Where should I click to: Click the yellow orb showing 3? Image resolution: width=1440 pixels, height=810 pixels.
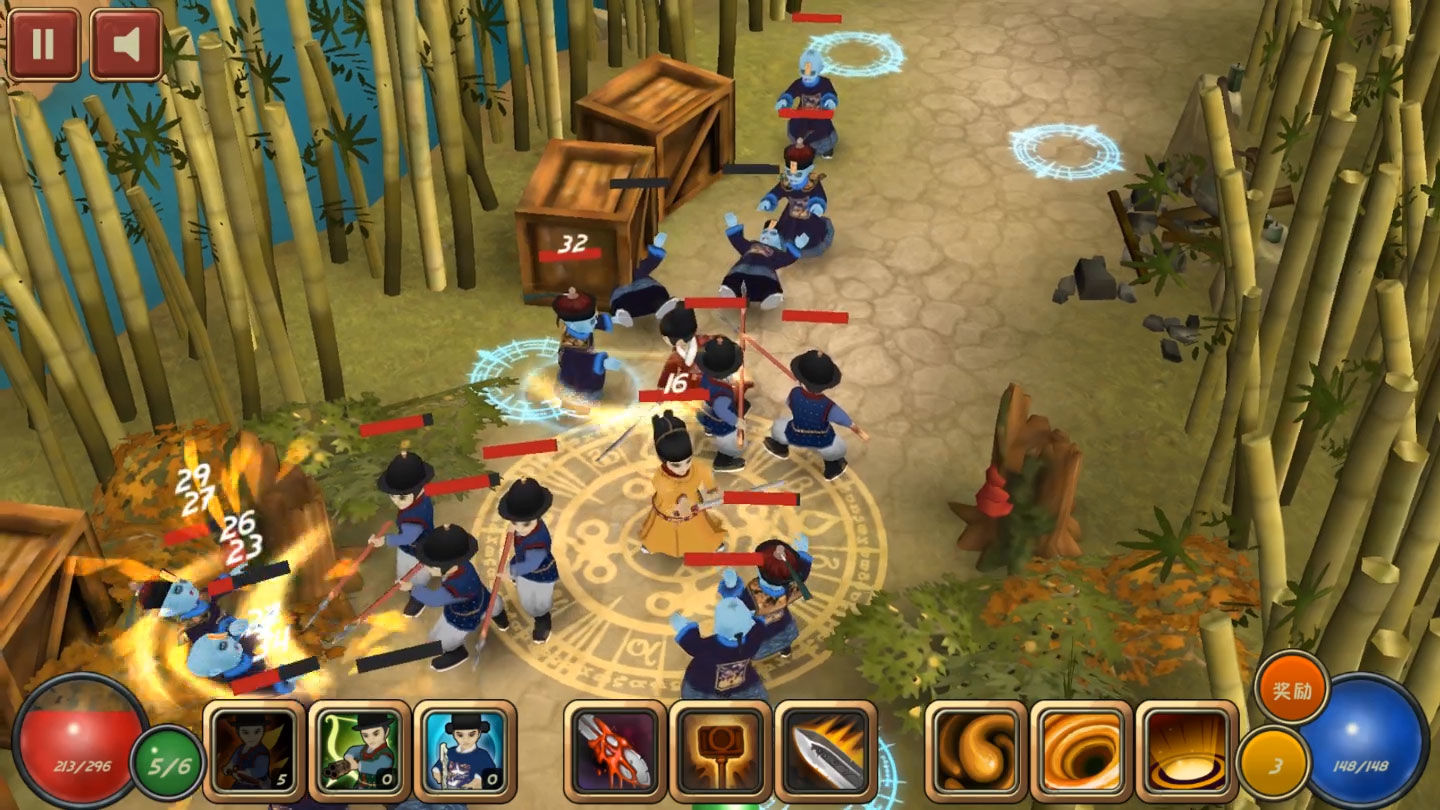1273,763
